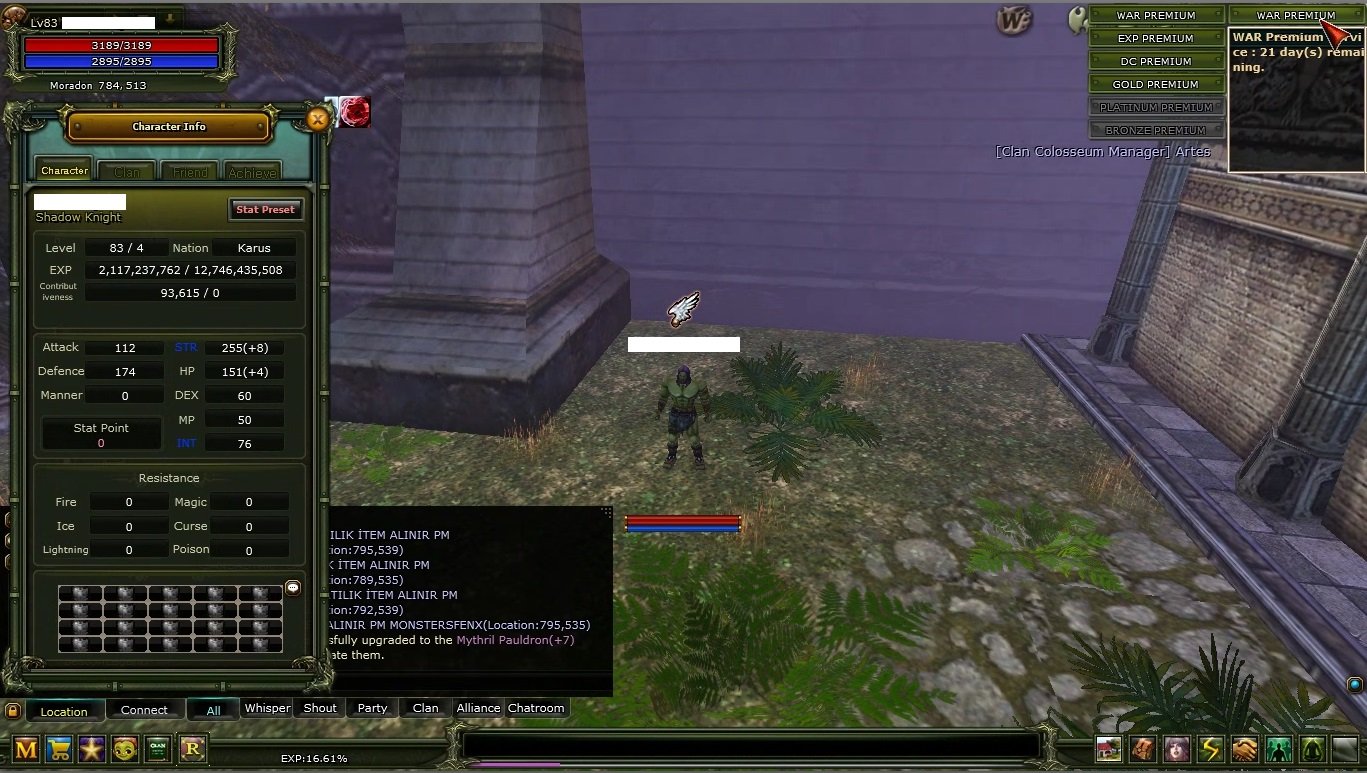The height and width of the screenshot is (773, 1367).
Task: Open the Achieve tab
Action: coord(252,172)
